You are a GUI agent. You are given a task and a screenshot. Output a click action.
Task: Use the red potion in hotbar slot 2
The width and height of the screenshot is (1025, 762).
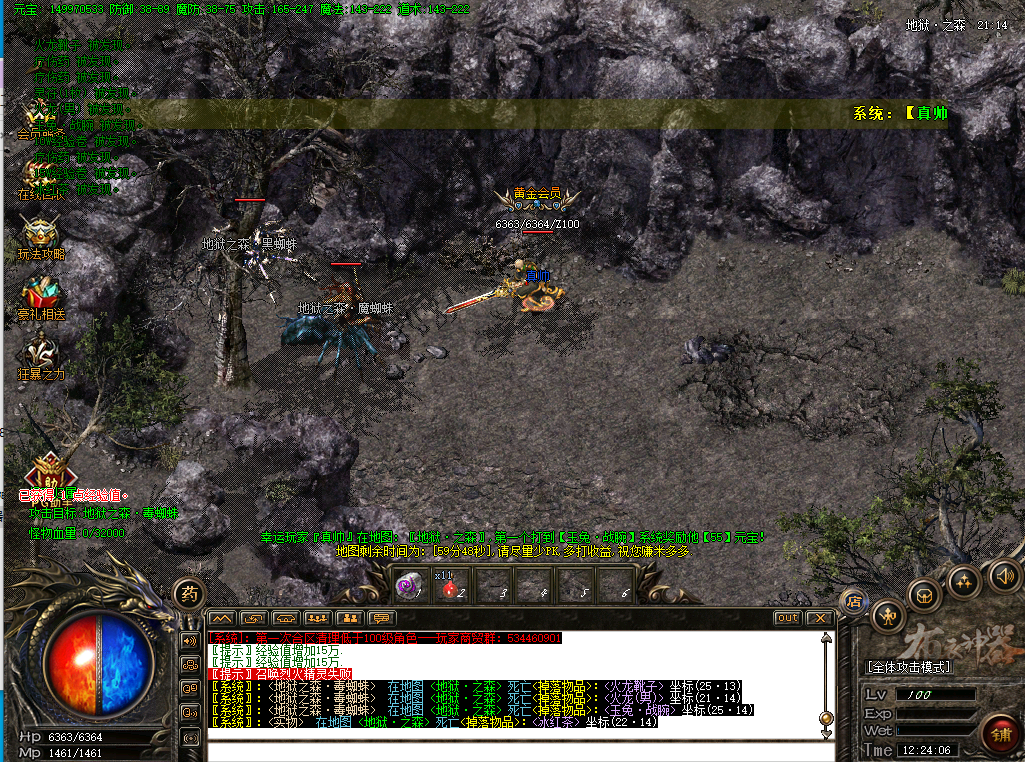click(x=449, y=587)
